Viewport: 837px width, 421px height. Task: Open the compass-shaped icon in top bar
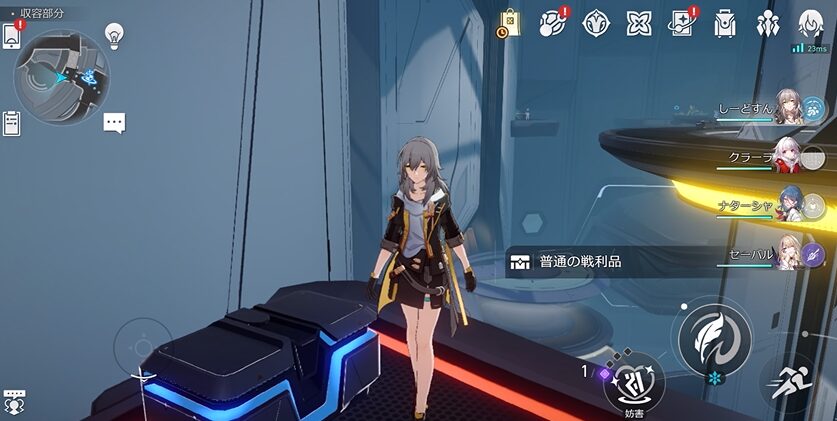click(596, 24)
